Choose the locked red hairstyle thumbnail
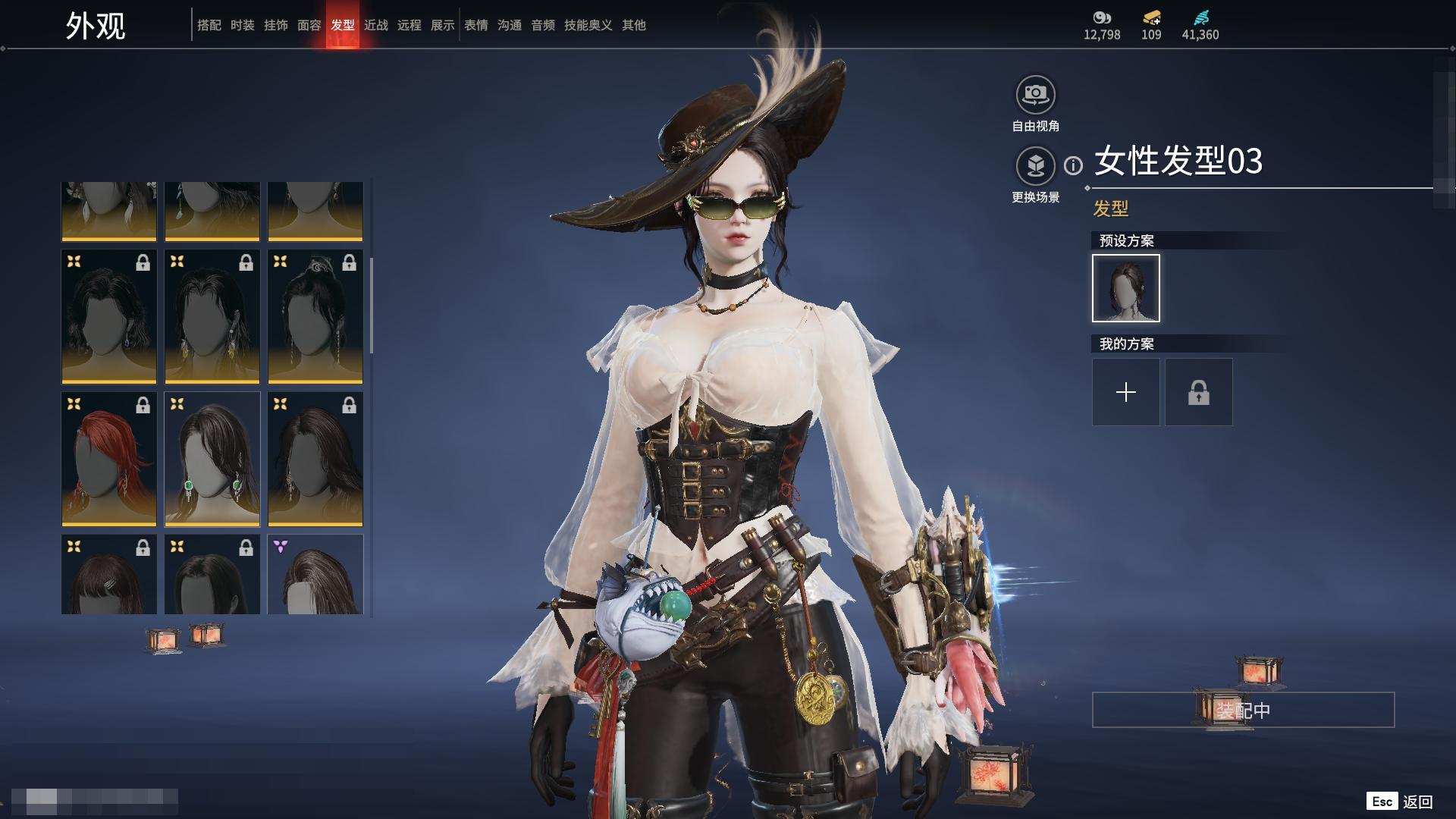The image size is (1456, 819). [x=108, y=459]
